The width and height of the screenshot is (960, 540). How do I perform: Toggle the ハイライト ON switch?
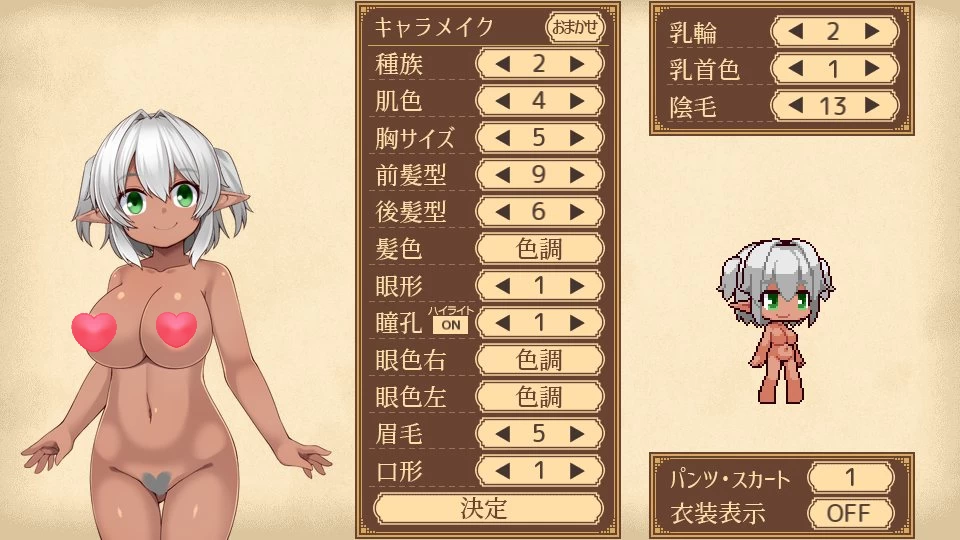coord(450,324)
